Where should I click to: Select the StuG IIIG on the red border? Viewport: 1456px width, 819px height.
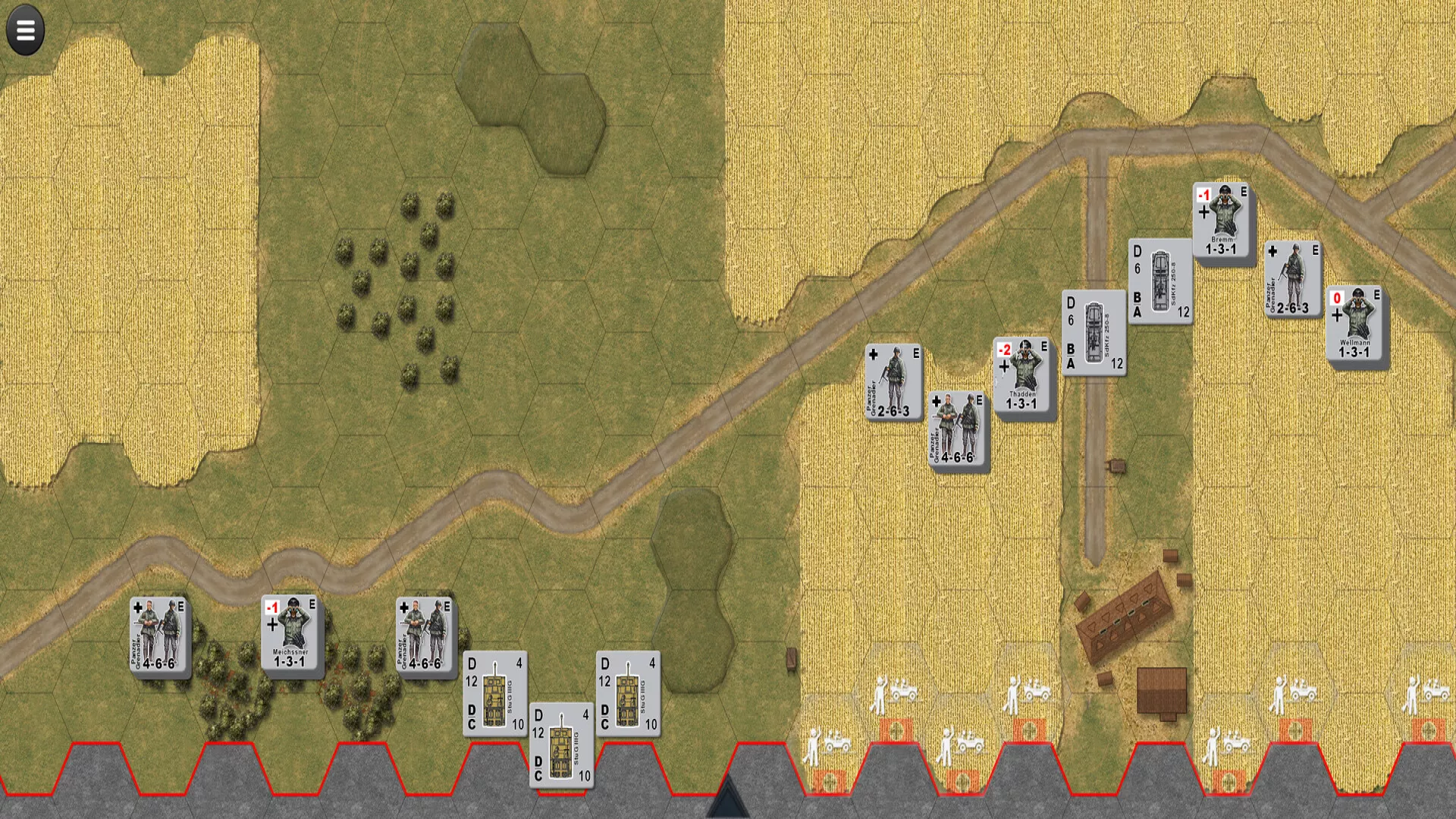561,746
